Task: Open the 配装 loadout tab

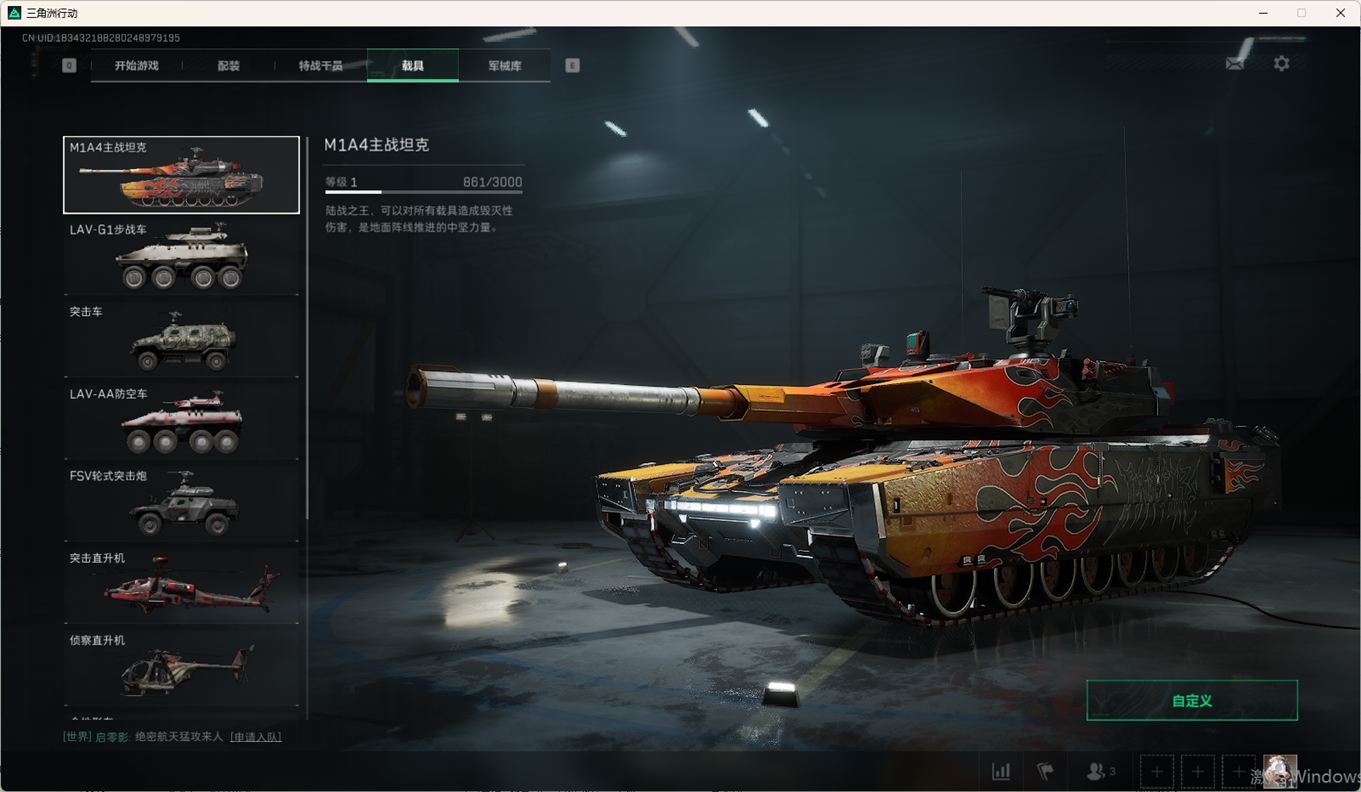Action: pos(228,66)
